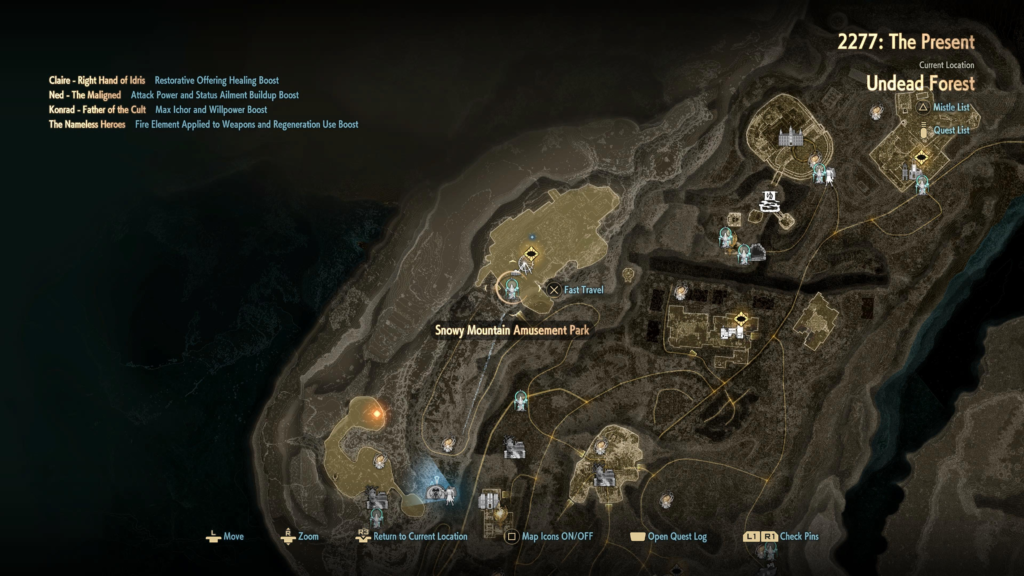
Task: Select the white tower landmark icon
Action: [x=769, y=200]
